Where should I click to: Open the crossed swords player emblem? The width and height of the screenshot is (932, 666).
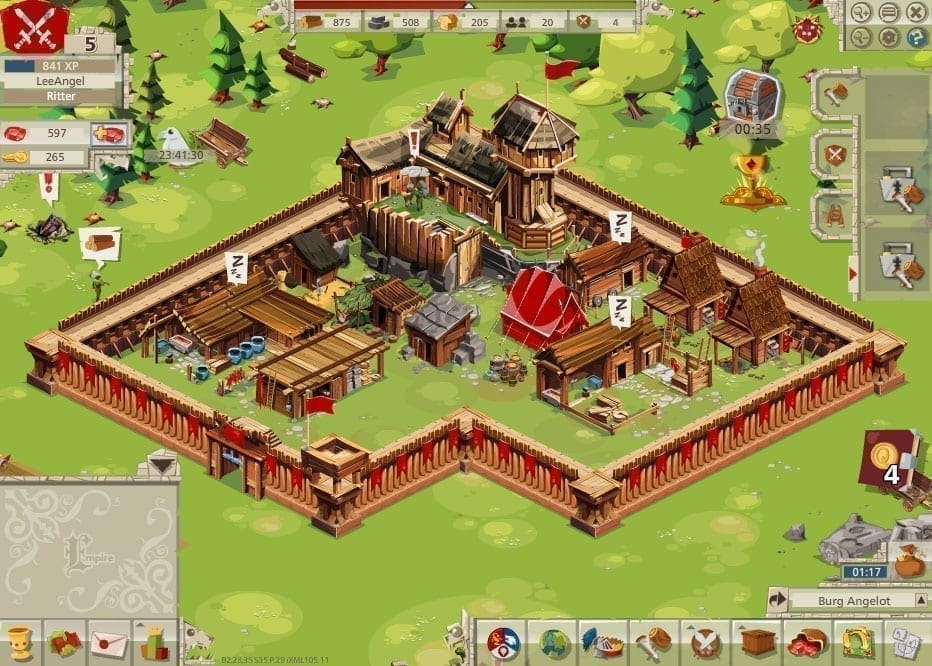(x=34, y=25)
